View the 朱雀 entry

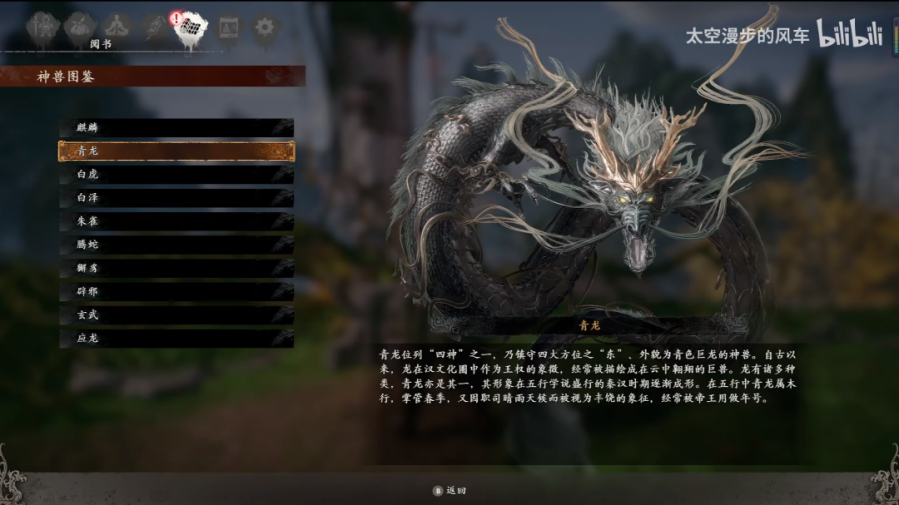pyautogui.click(x=176, y=221)
